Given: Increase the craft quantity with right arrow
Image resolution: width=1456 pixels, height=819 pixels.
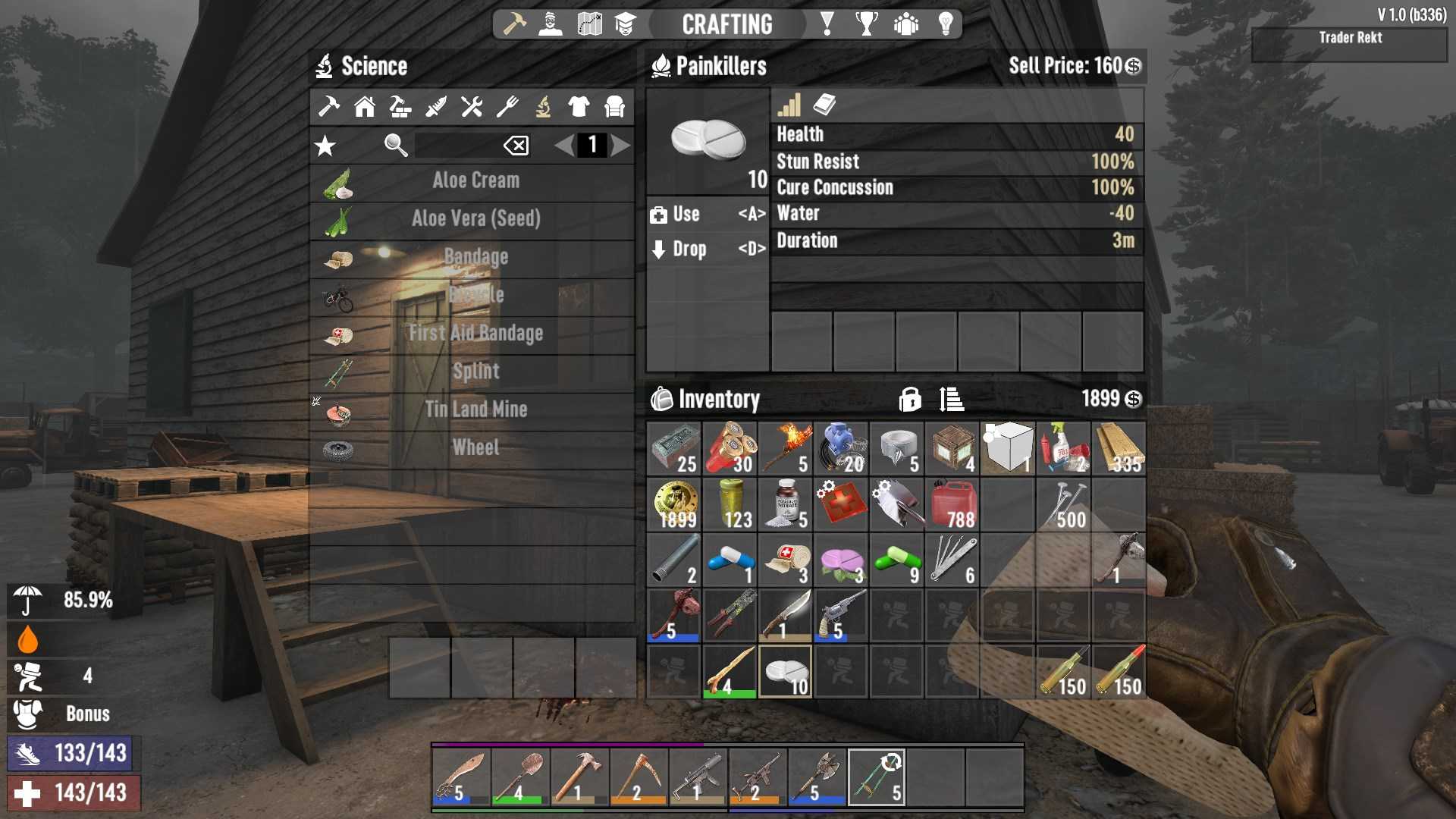Looking at the screenshot, I should (x=621, y=145).
